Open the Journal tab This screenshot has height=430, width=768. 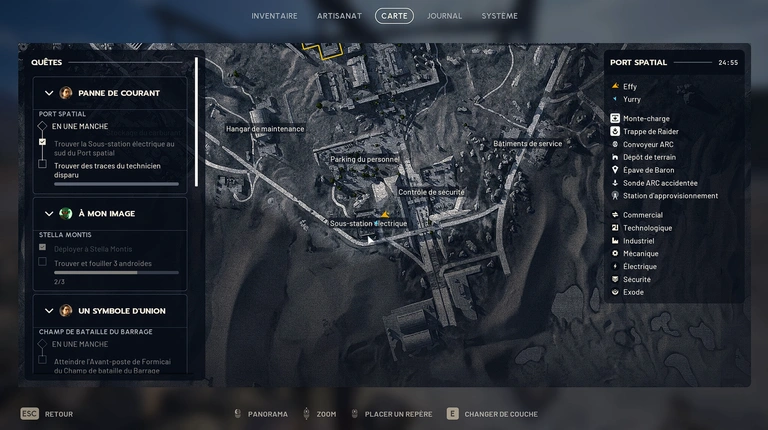click(444, 16)
